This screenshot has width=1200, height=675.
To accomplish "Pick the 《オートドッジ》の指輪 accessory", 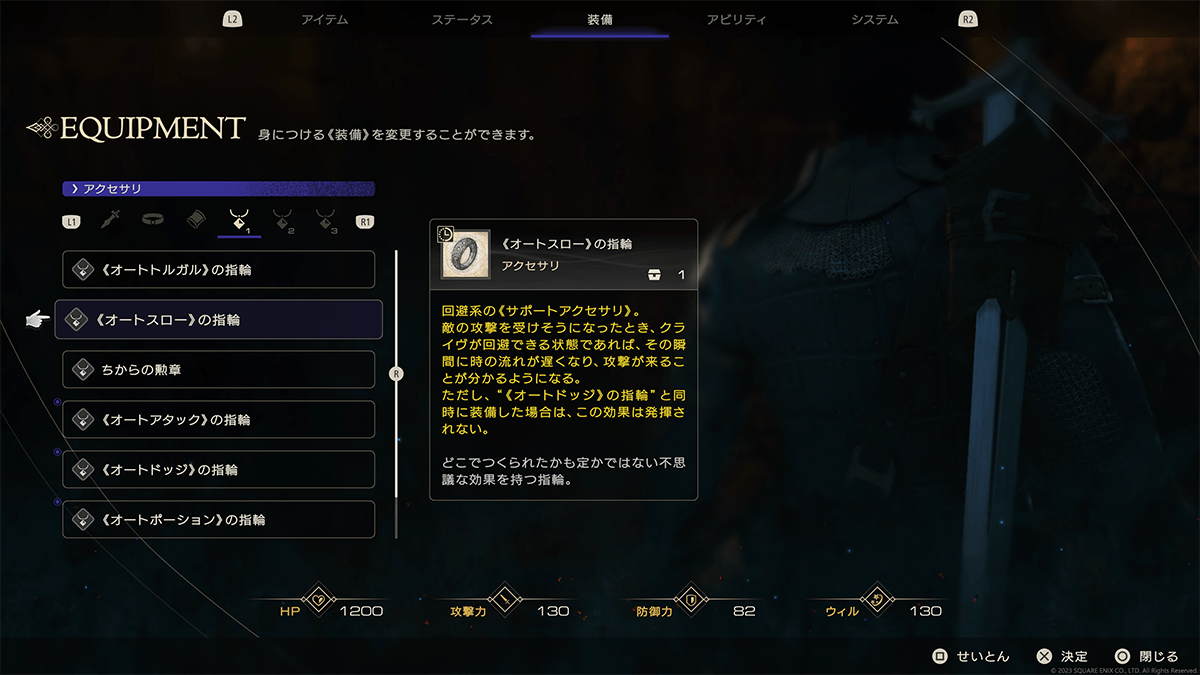I will pos(218,470).
